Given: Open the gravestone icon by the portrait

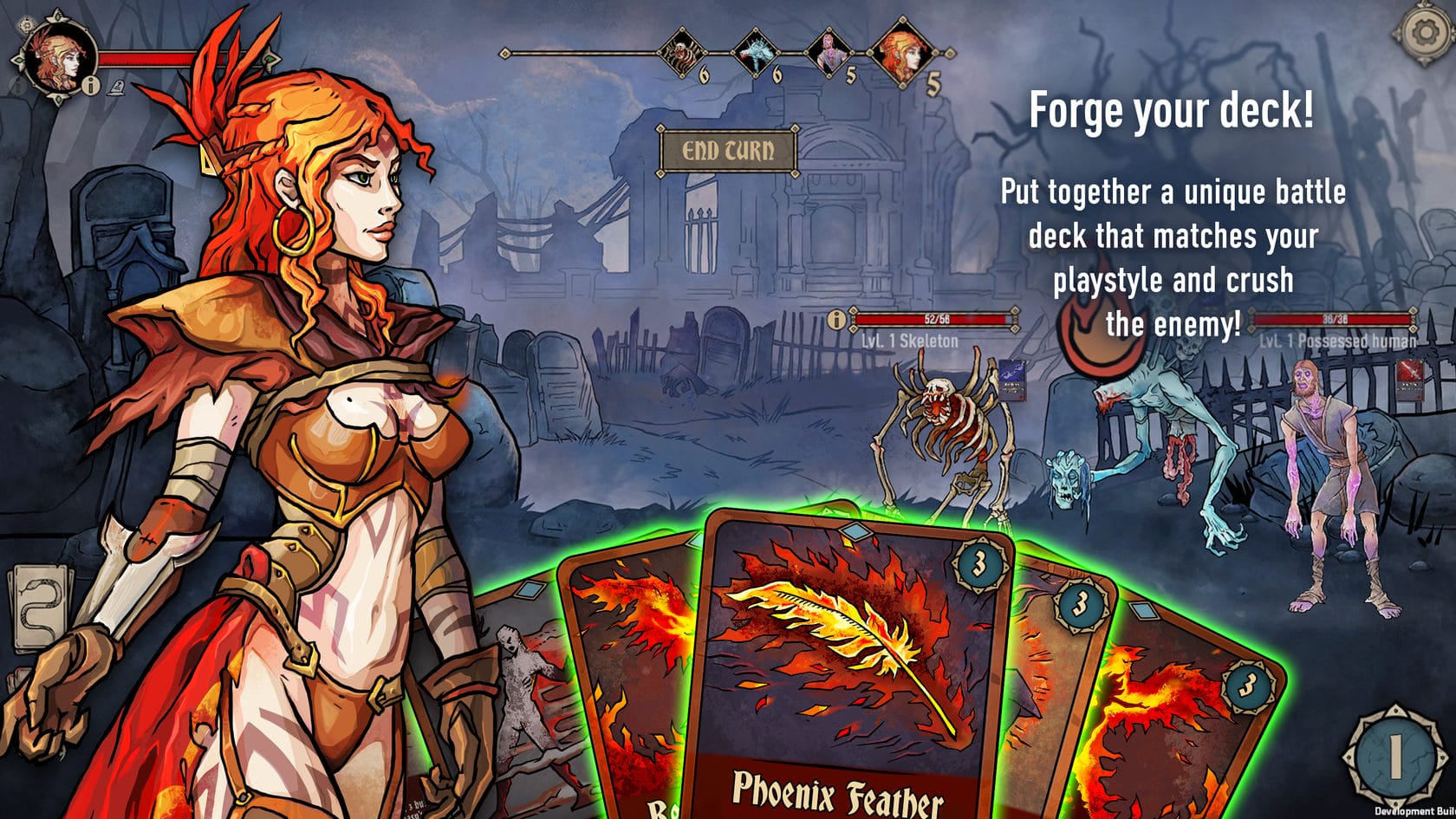Looking at the screenshot, I should 116,87.
